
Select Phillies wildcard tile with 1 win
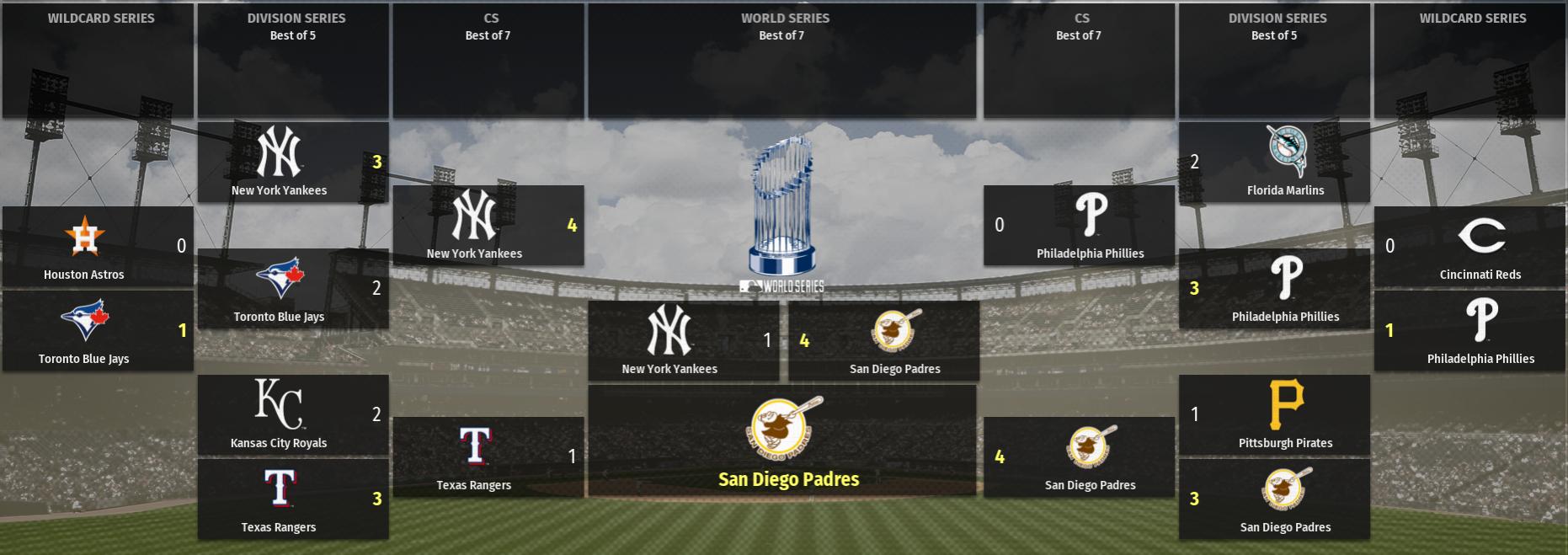pos(1469,331)
